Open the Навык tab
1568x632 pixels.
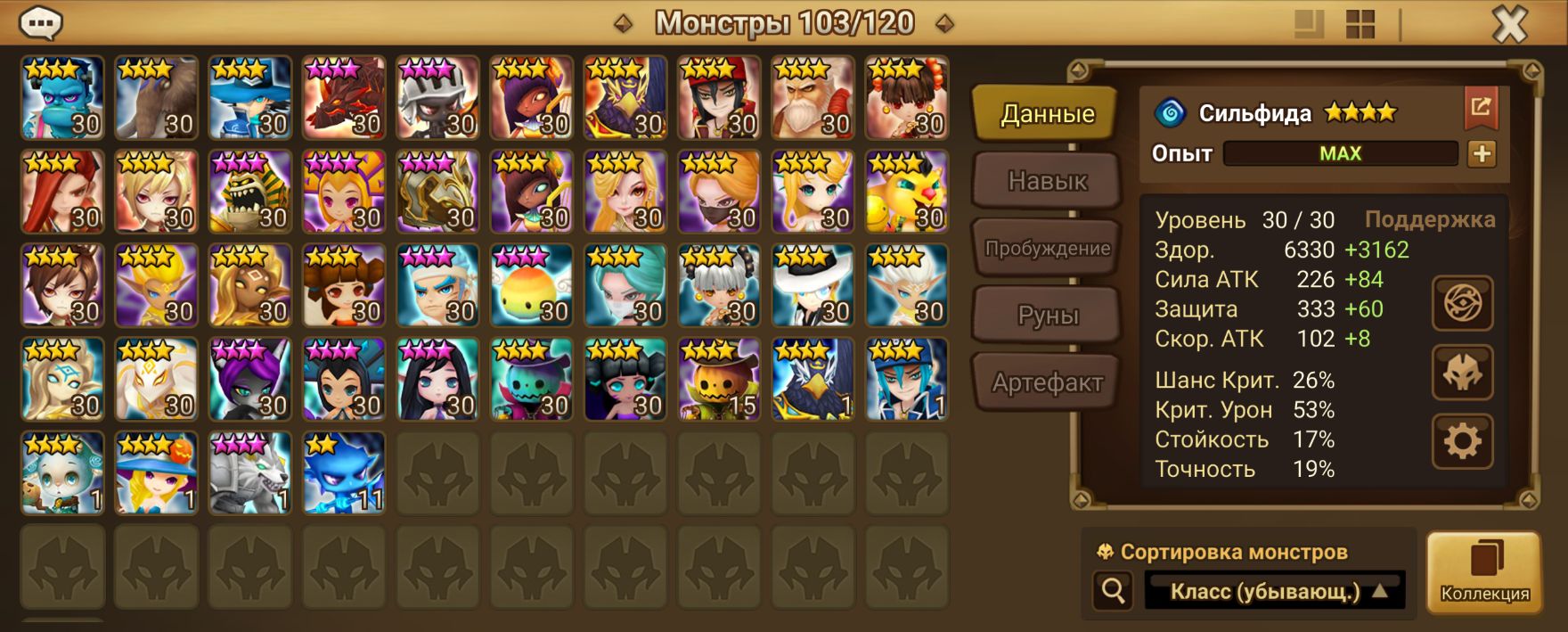(x=1046, y=181)
